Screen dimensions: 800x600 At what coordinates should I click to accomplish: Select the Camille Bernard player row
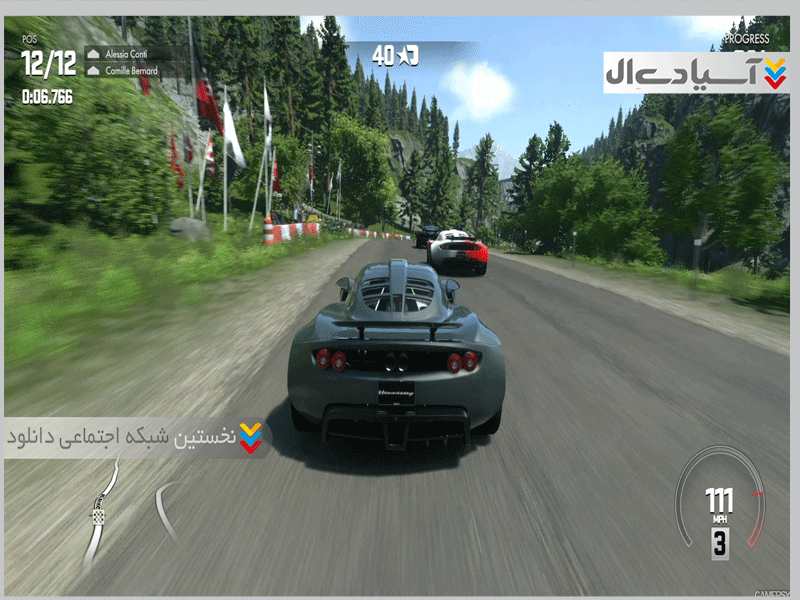point(133,71)
